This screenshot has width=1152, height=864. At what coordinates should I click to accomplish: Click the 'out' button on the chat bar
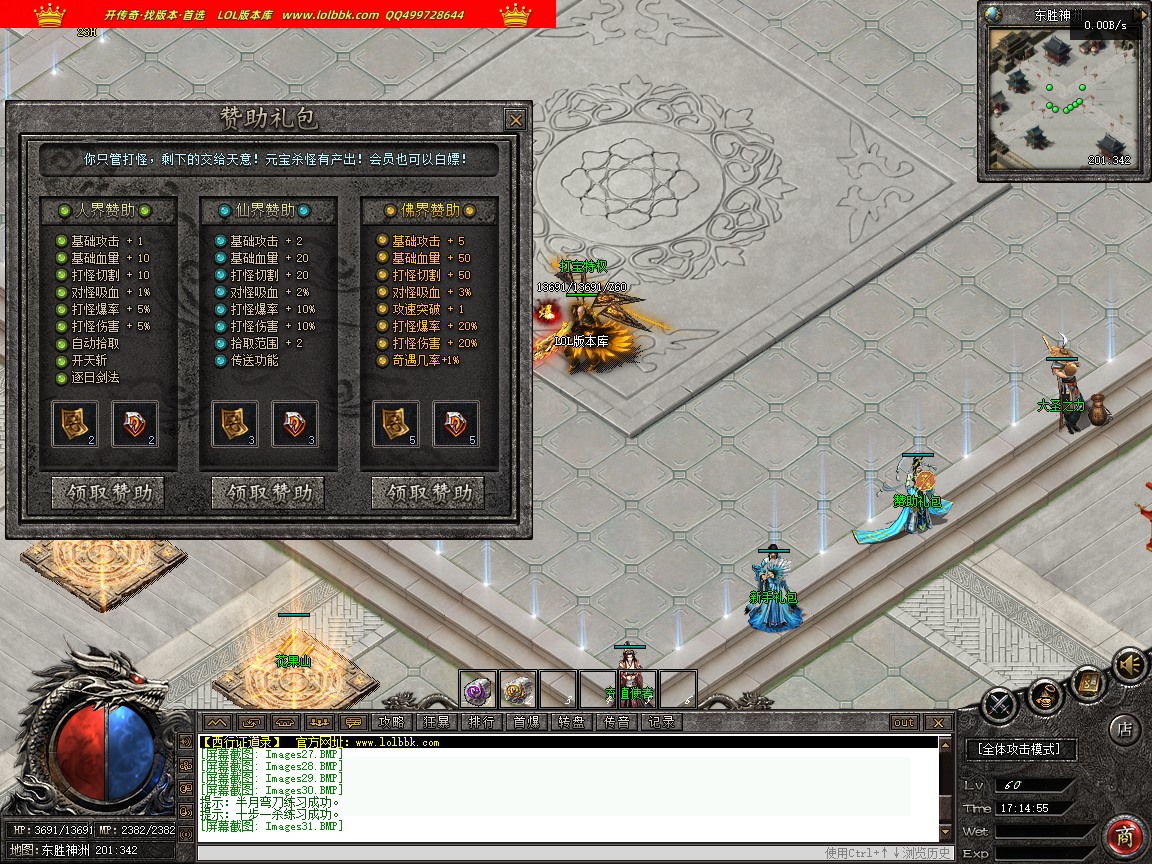[903, 722]
